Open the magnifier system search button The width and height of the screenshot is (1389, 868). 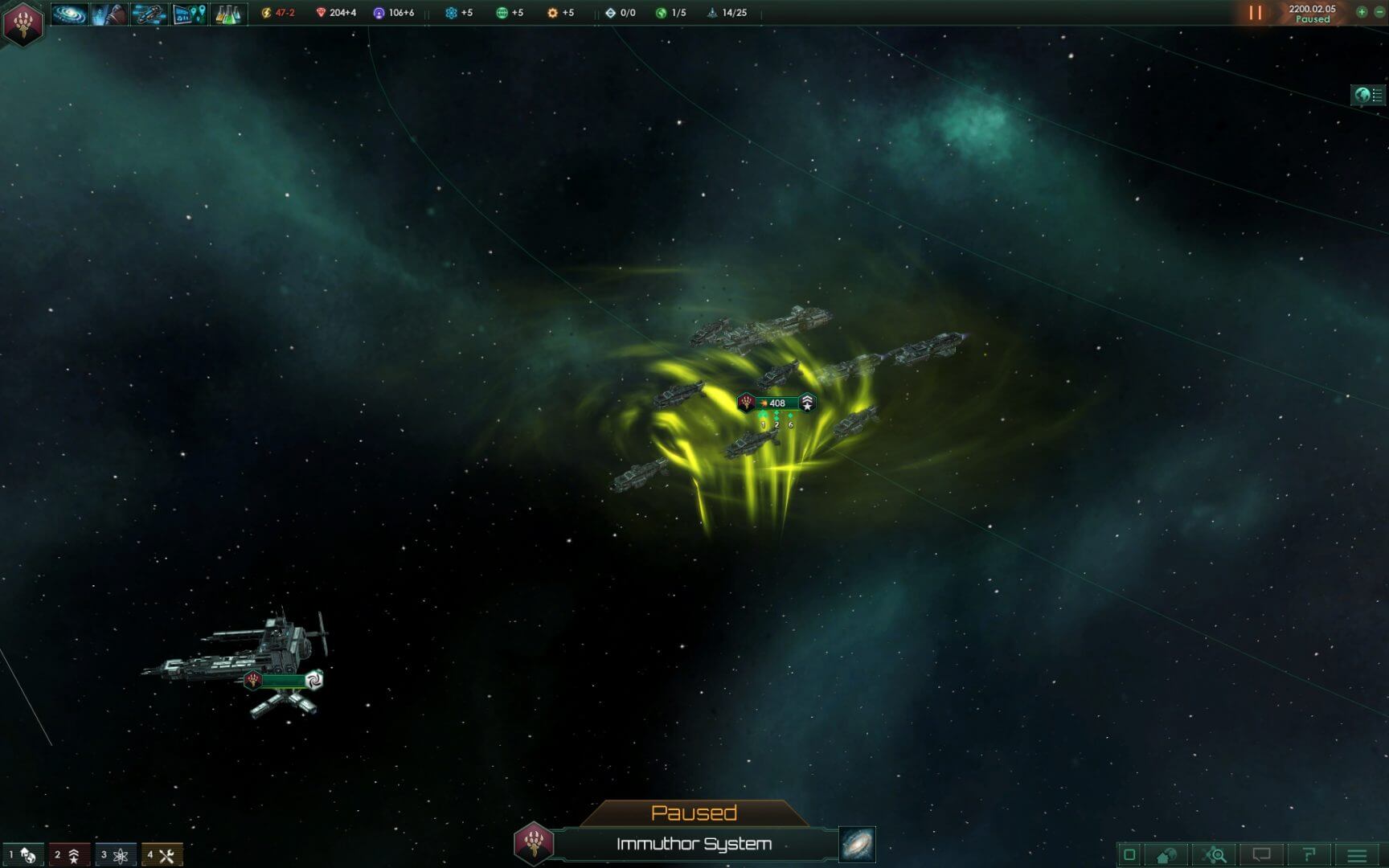[x=1215, y=855]
